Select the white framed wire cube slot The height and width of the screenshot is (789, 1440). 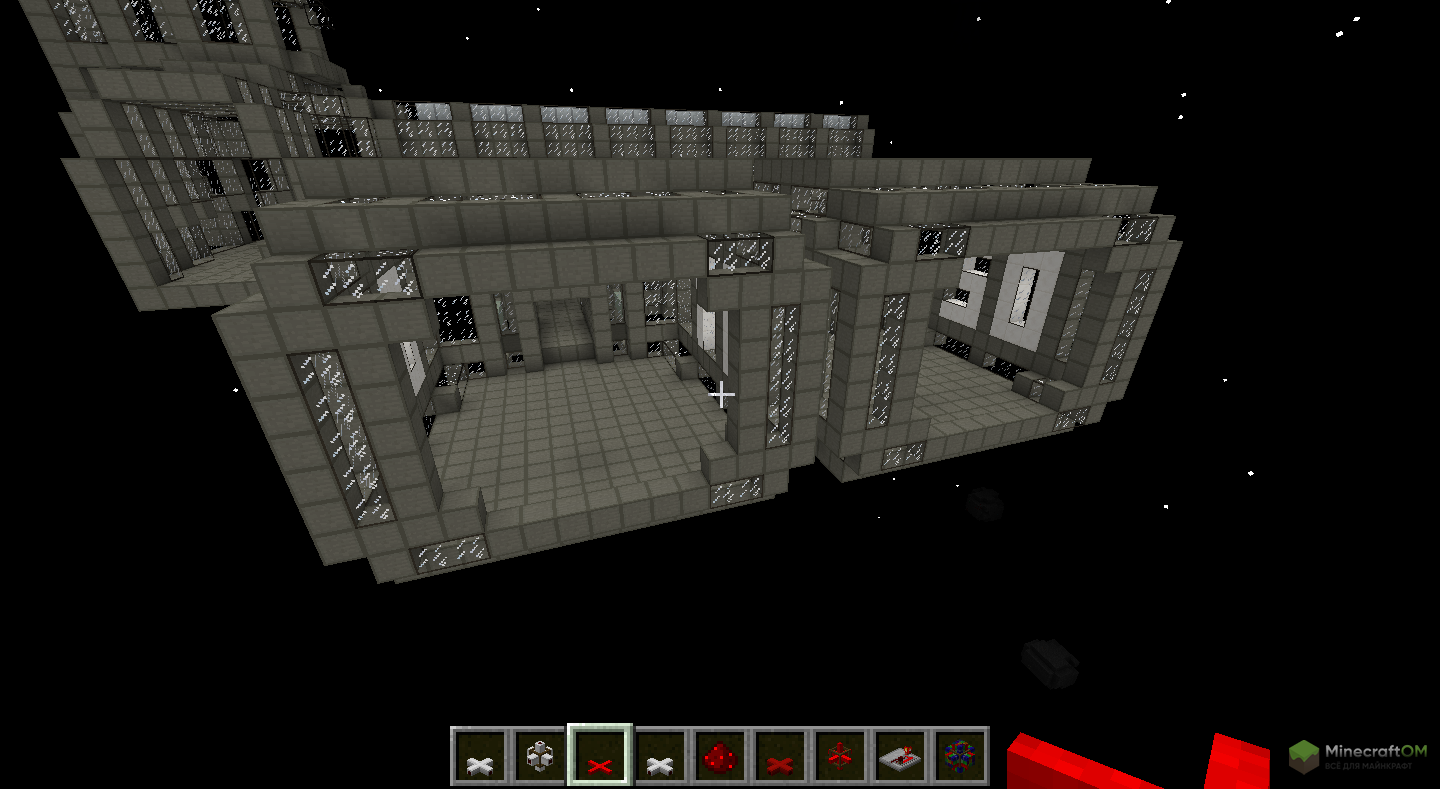point(540,756)
